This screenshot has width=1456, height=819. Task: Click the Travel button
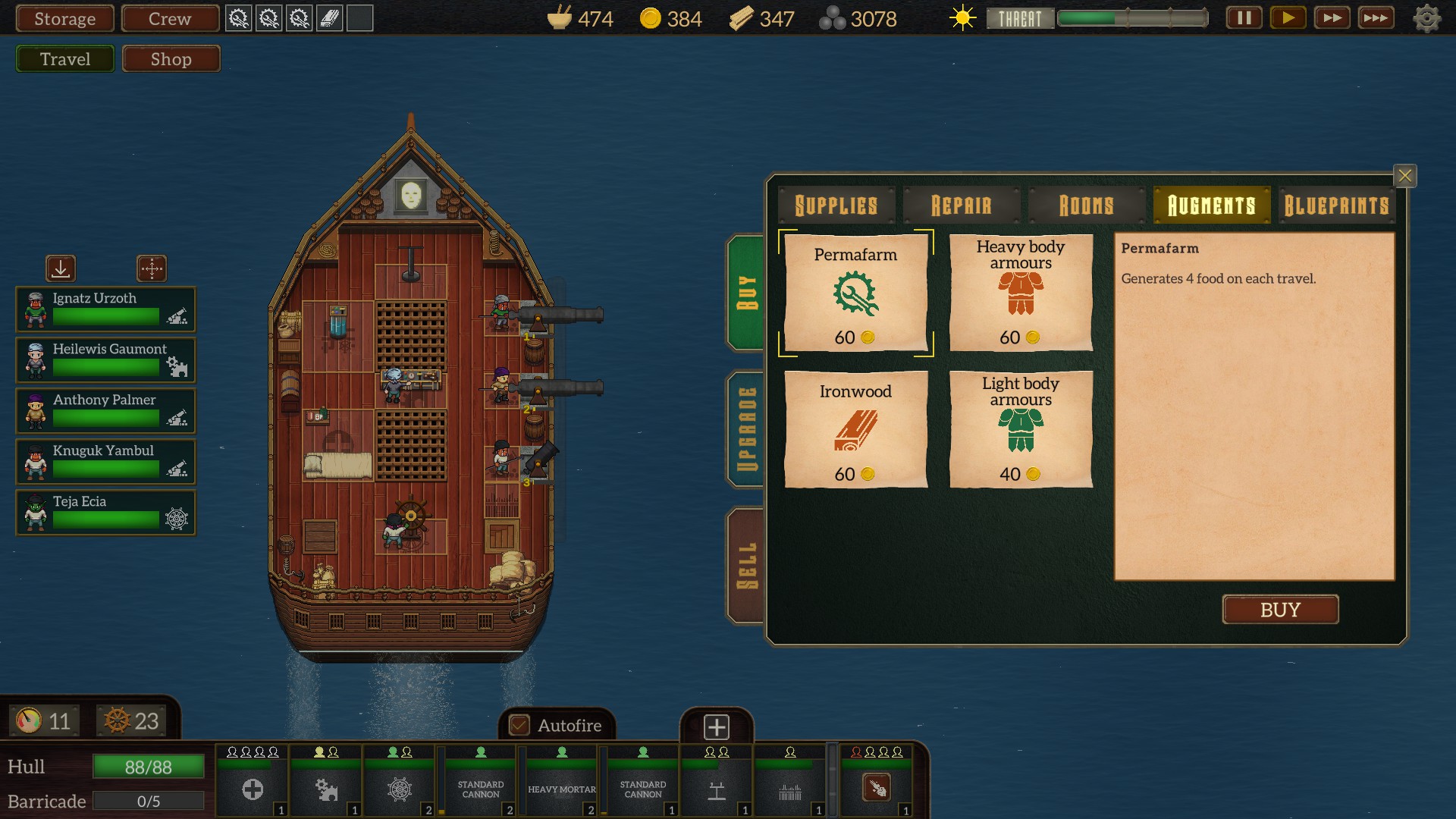click(x=65, y=59)
